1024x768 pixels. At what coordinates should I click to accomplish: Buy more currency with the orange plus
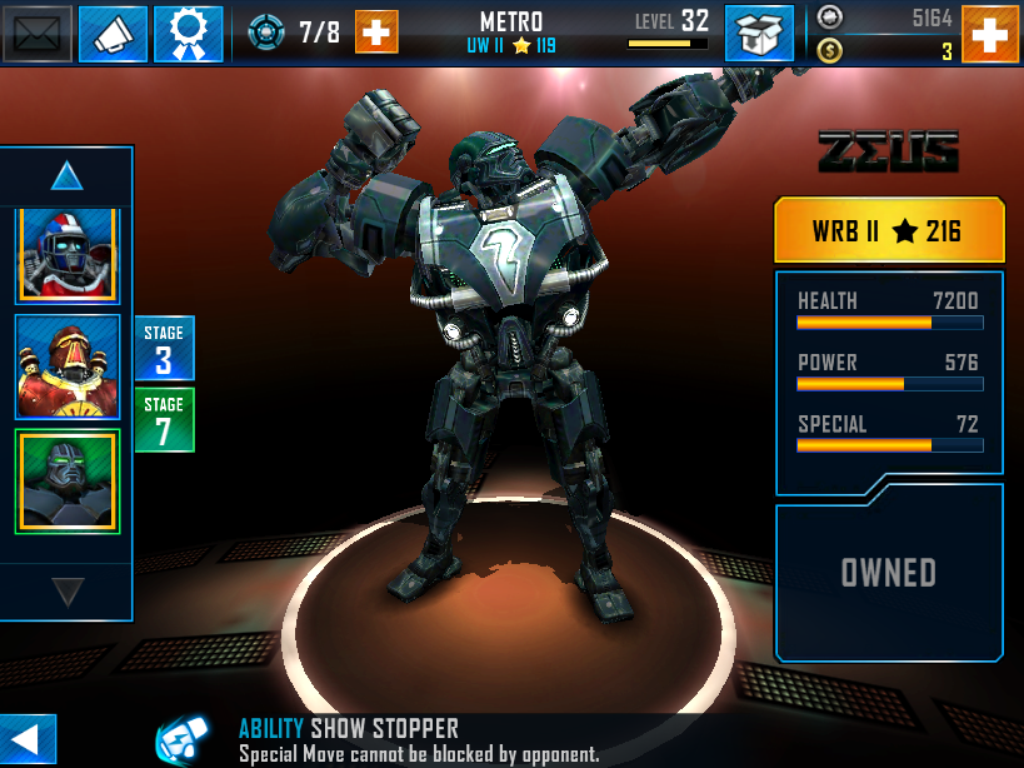[990, 34]
